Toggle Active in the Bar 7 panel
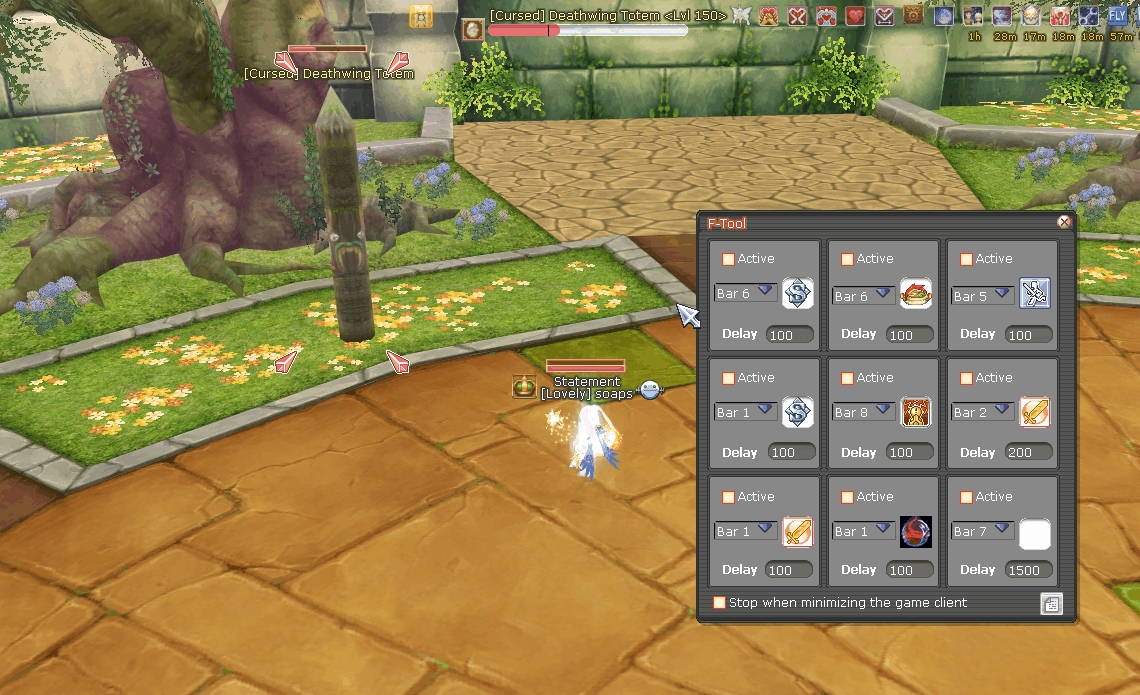The height and width of the screenshot is (695, 1140). (x=966, y=497)
